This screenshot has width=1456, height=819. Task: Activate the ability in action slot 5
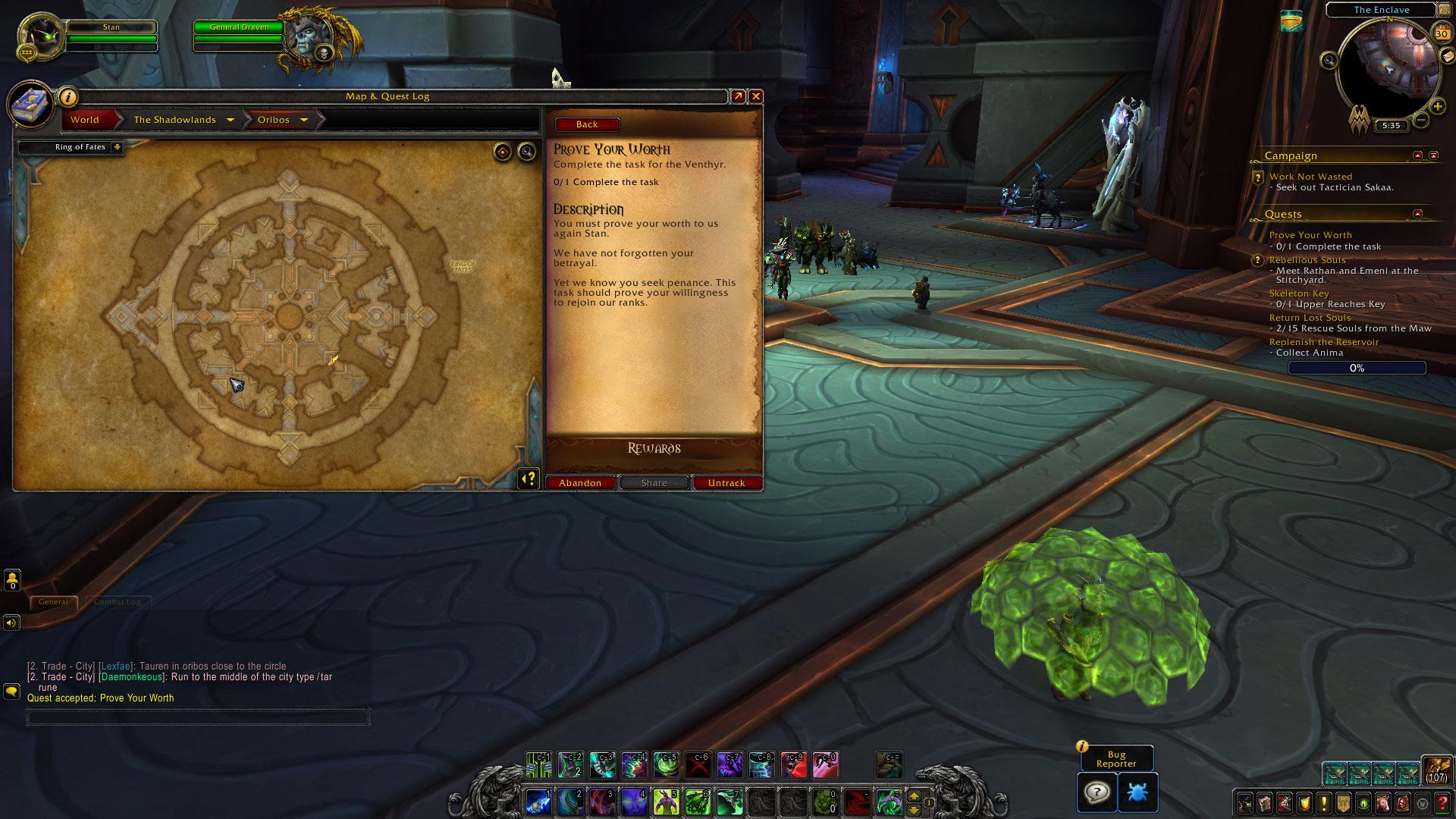pos(666,801)
